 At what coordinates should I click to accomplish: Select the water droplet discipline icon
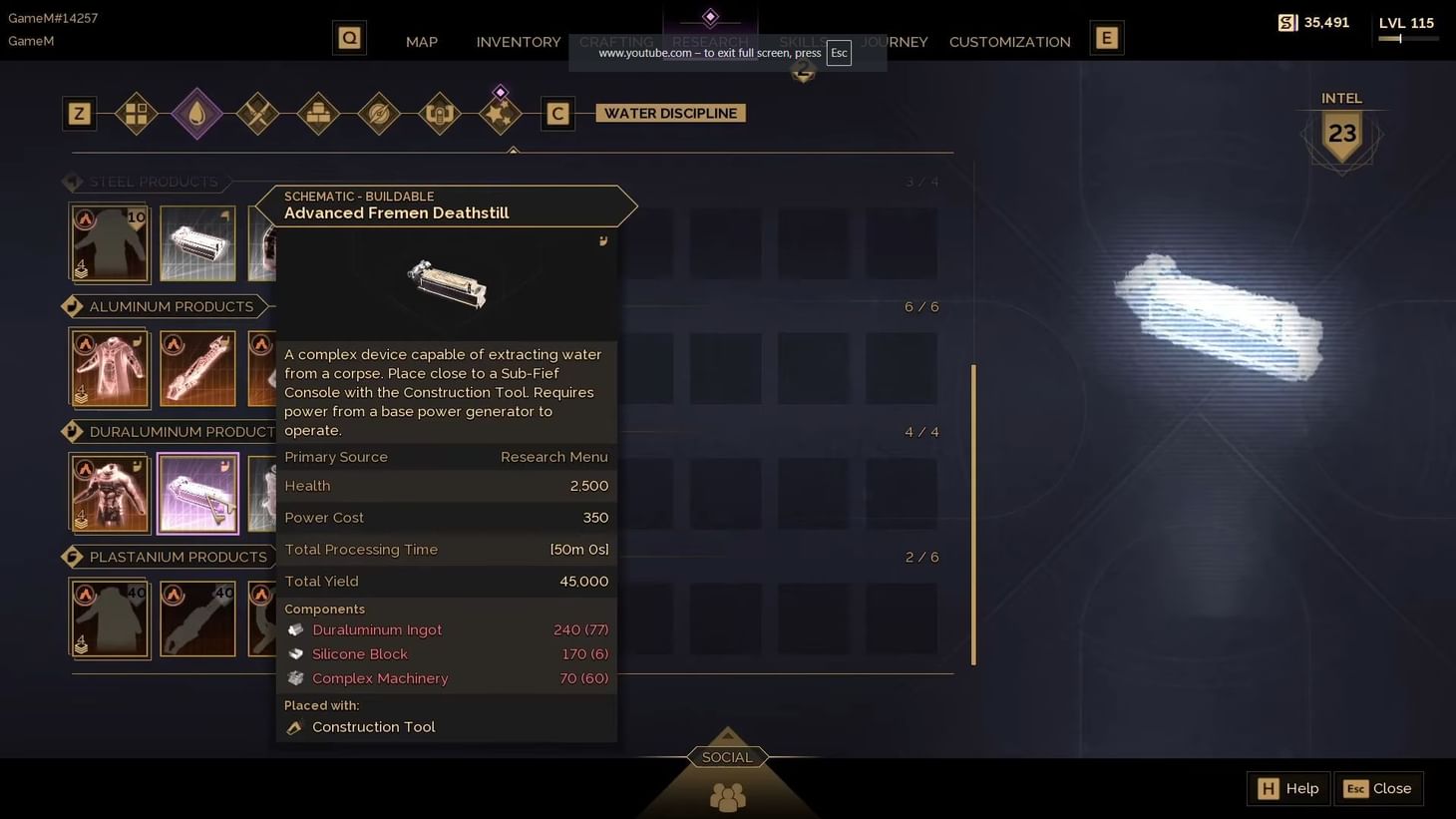point(196,113)
